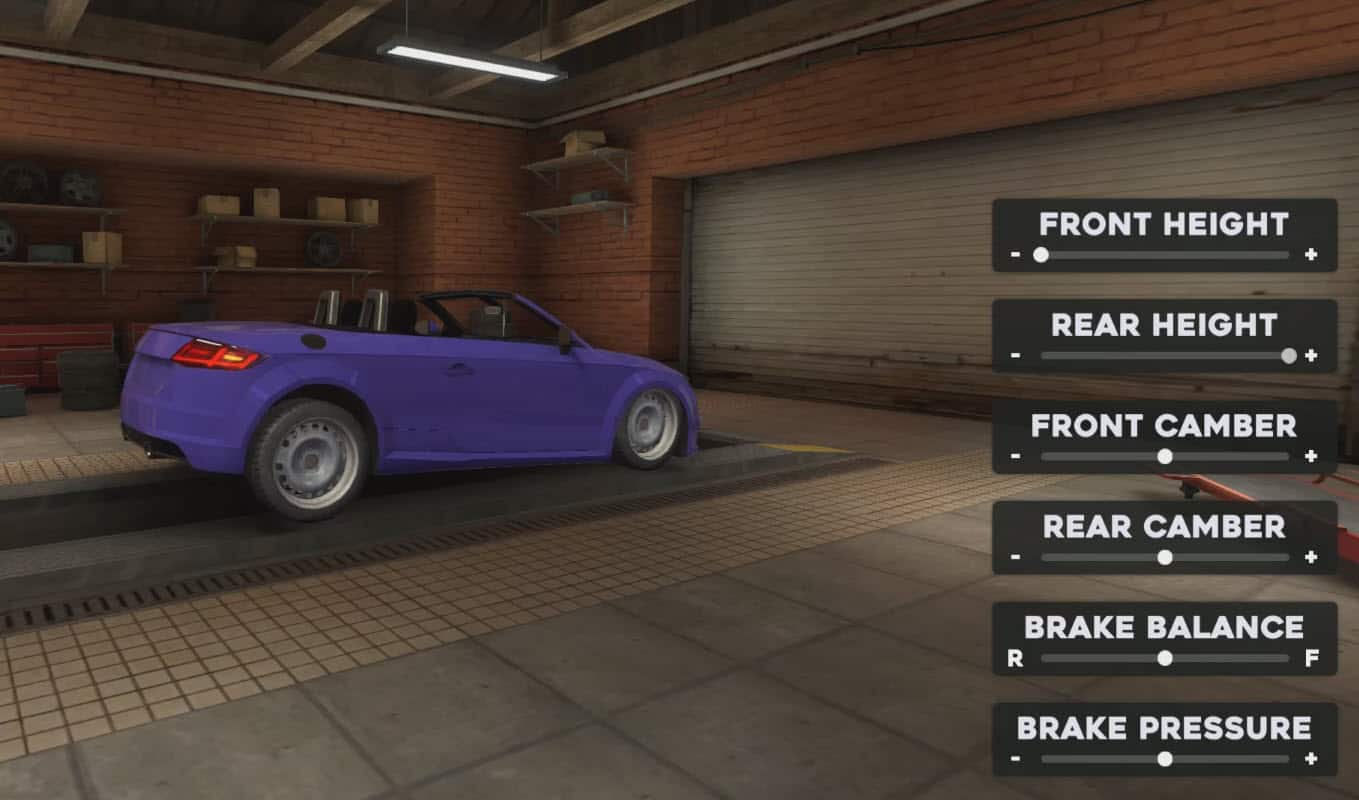This screenshot has width=1359, height=800.
Task: Decrease front height with the minus button
Action: coord(1016,255)
